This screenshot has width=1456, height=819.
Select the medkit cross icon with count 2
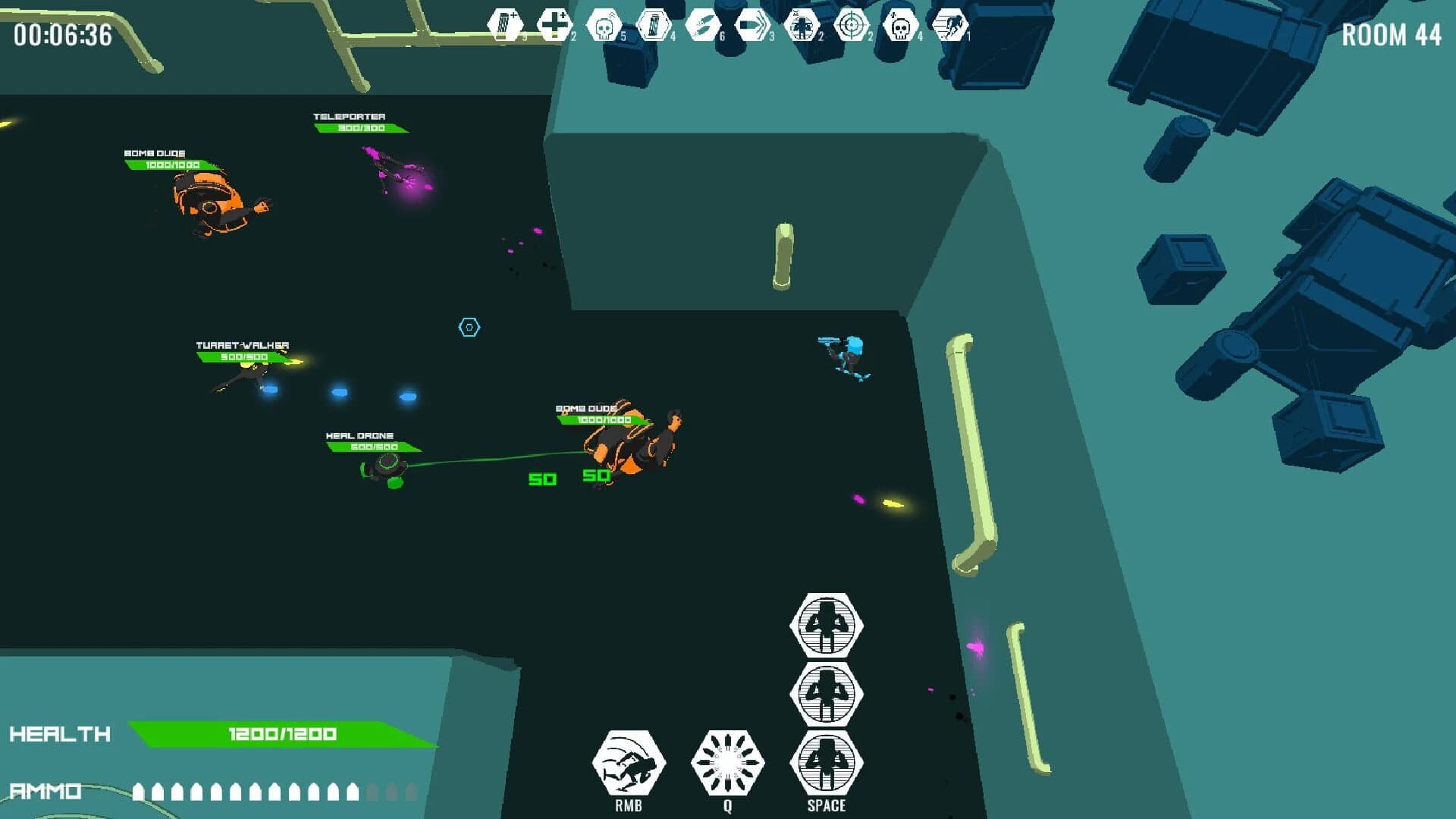tap(554, 23)
